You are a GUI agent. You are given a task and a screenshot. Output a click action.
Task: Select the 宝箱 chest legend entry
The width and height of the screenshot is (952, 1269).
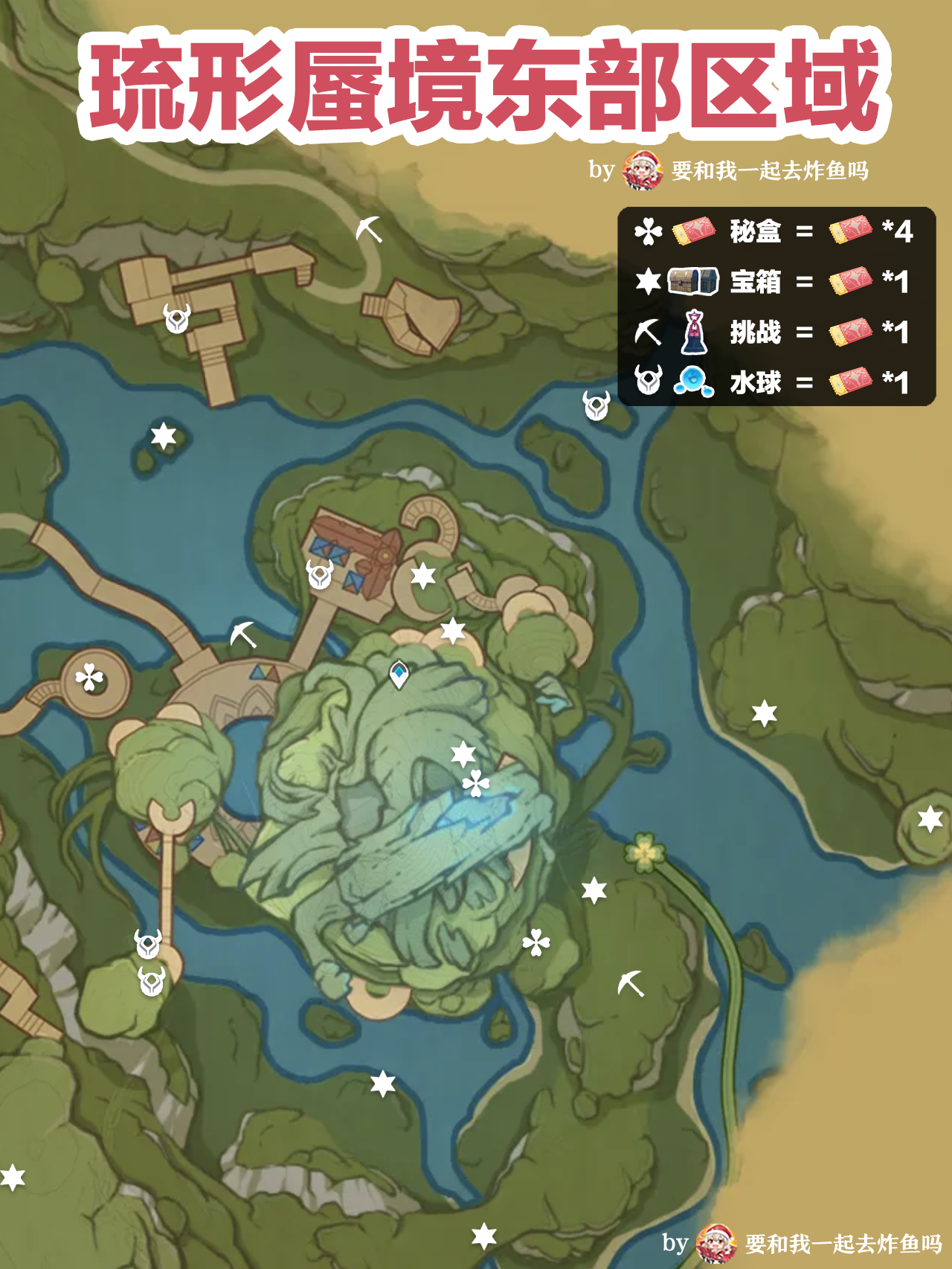pos(754,282)
